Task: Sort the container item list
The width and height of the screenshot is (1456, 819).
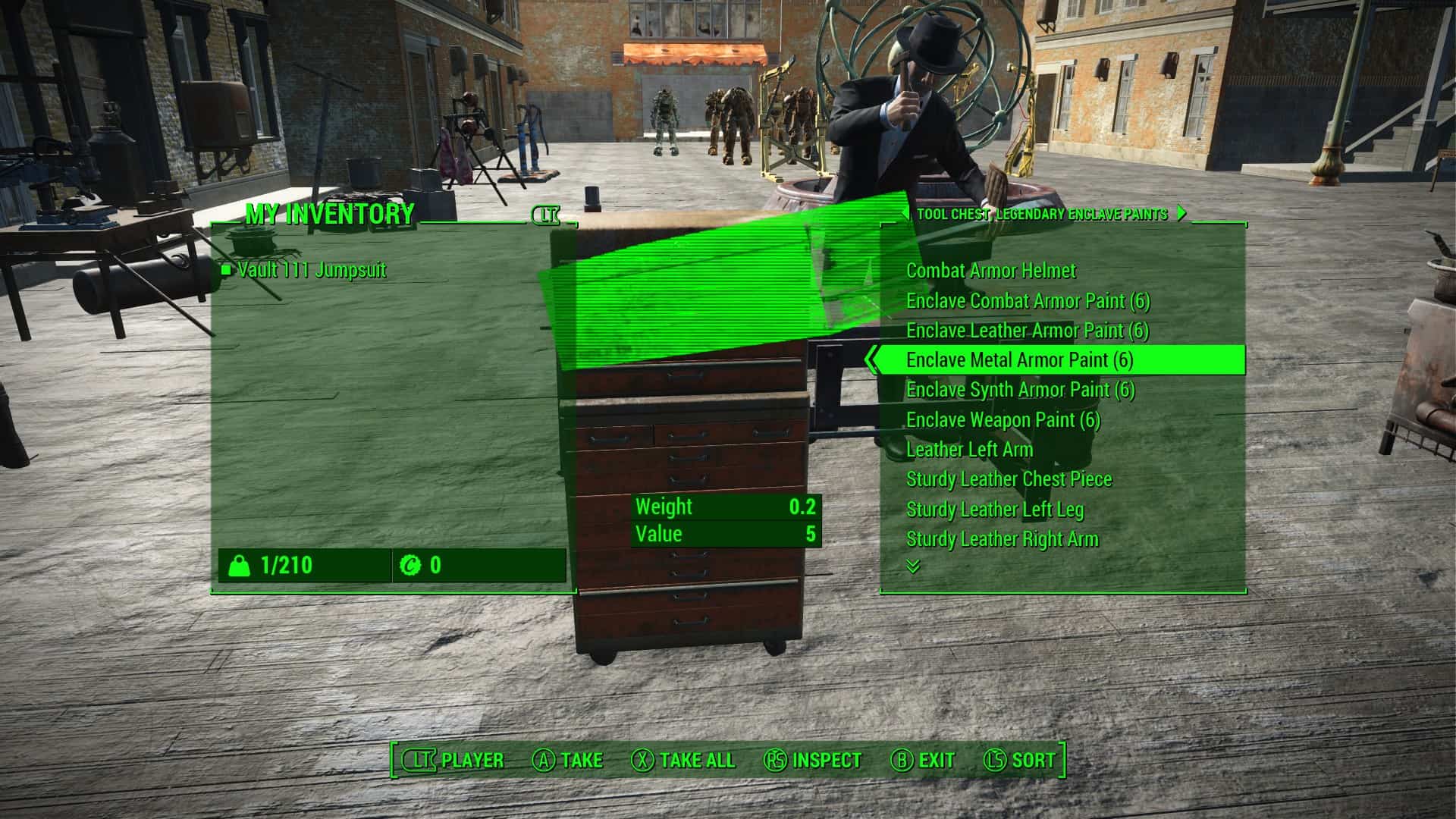Action: [1019, 760]
